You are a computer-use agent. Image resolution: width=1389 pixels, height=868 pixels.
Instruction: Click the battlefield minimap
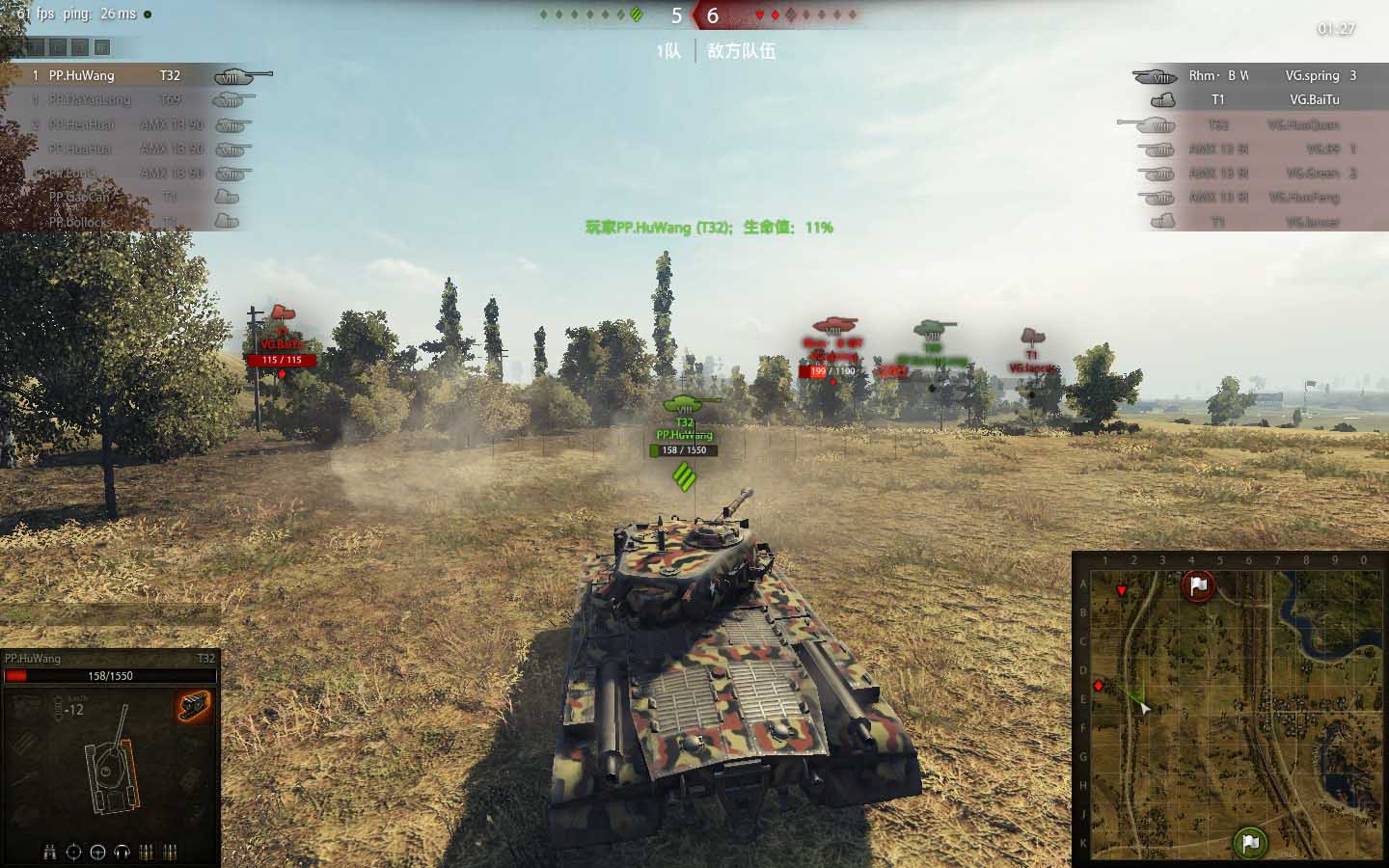[x=1229, y=709]
